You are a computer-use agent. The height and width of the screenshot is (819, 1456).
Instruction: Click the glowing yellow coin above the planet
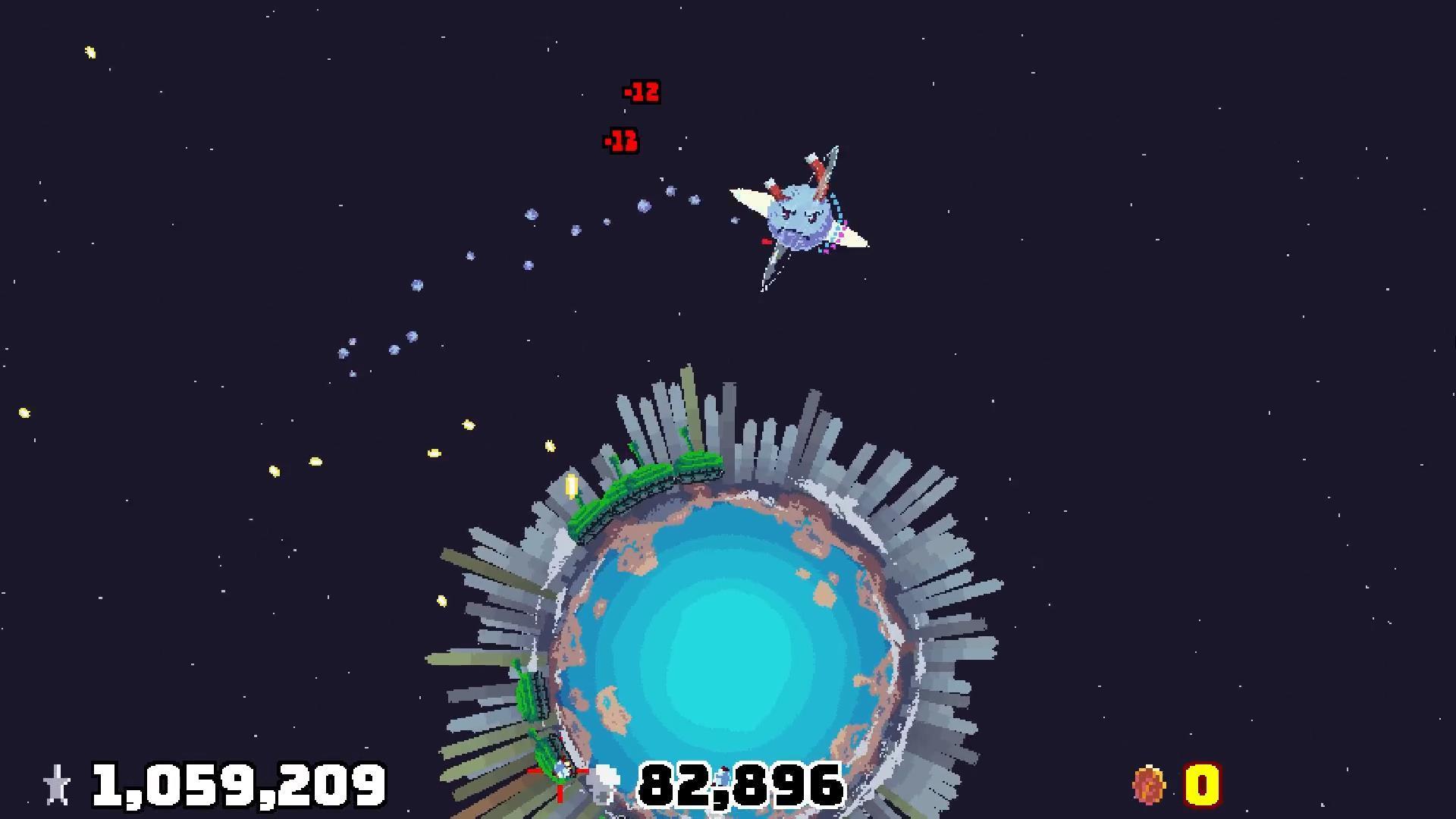(573, 485)
